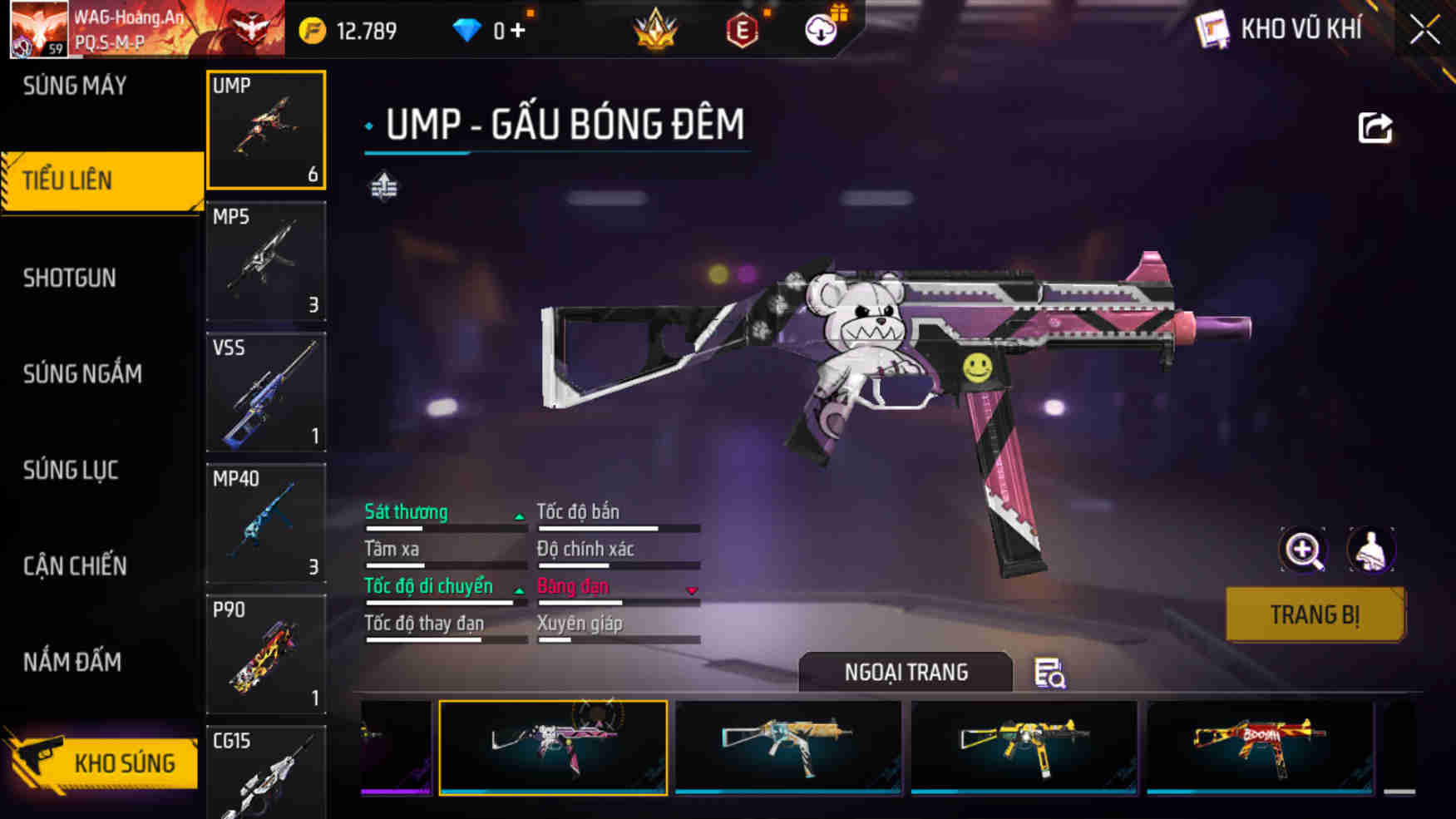Equip the skin with TRANG BỊ button

[x=1315, y=614]
